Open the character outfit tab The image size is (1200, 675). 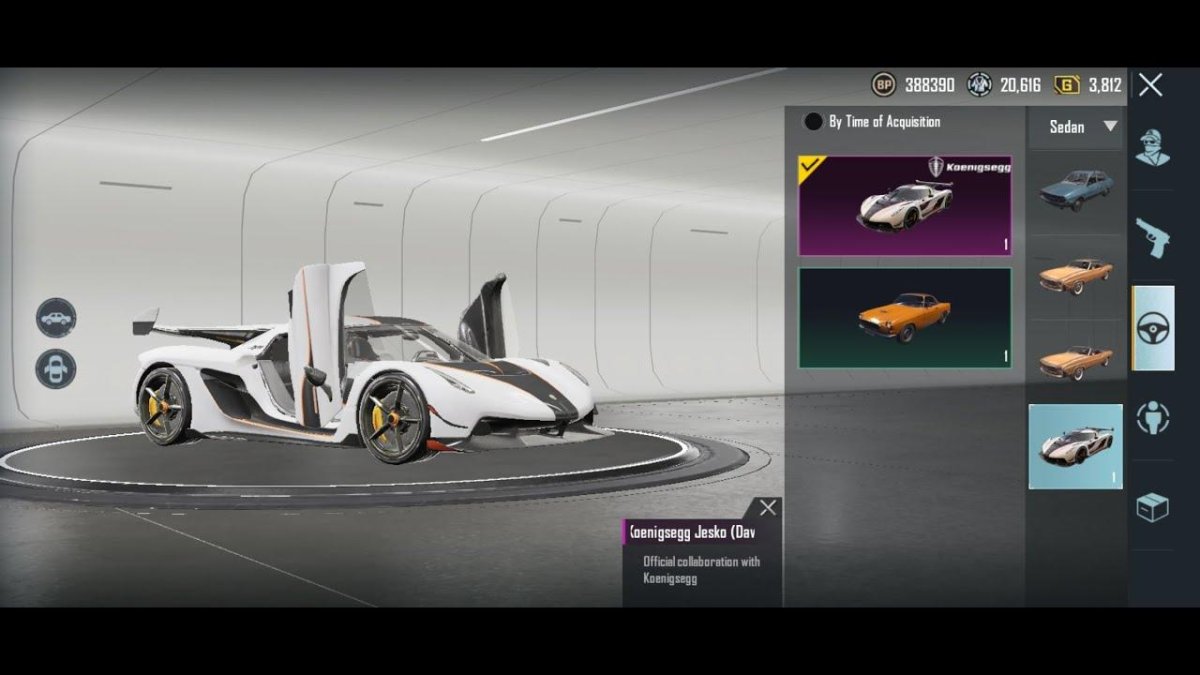point(1152,148)
